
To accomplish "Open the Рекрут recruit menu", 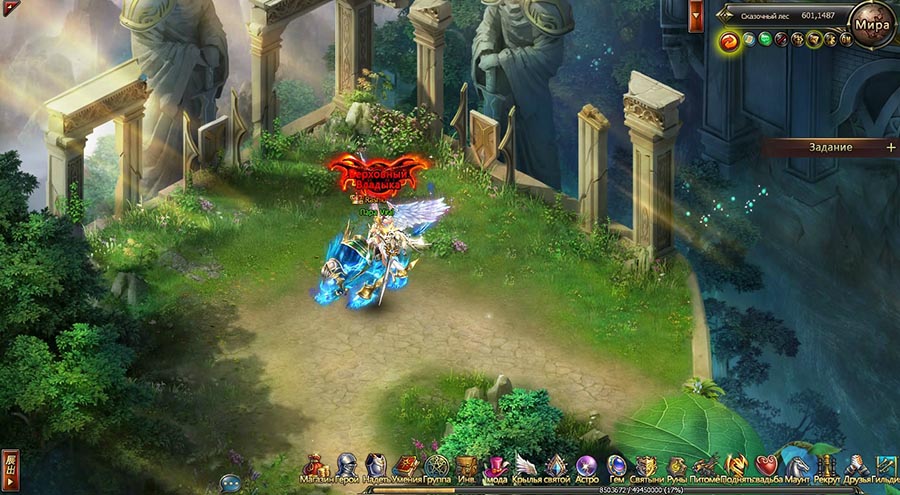I will pos(827,466).
